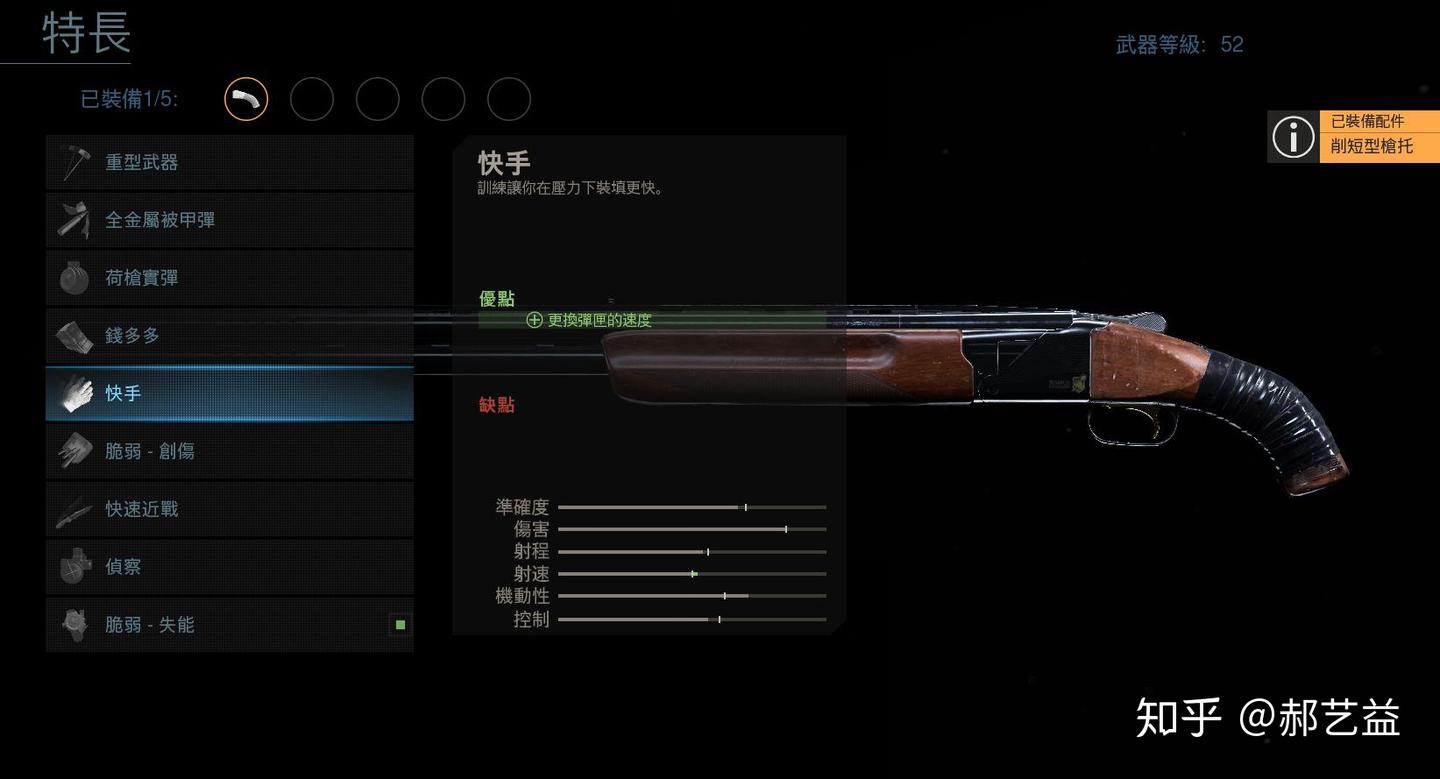This screenshot has width=1440, height=779.
Task: Select the 快速近戰 perk
Action: (229, 509)
